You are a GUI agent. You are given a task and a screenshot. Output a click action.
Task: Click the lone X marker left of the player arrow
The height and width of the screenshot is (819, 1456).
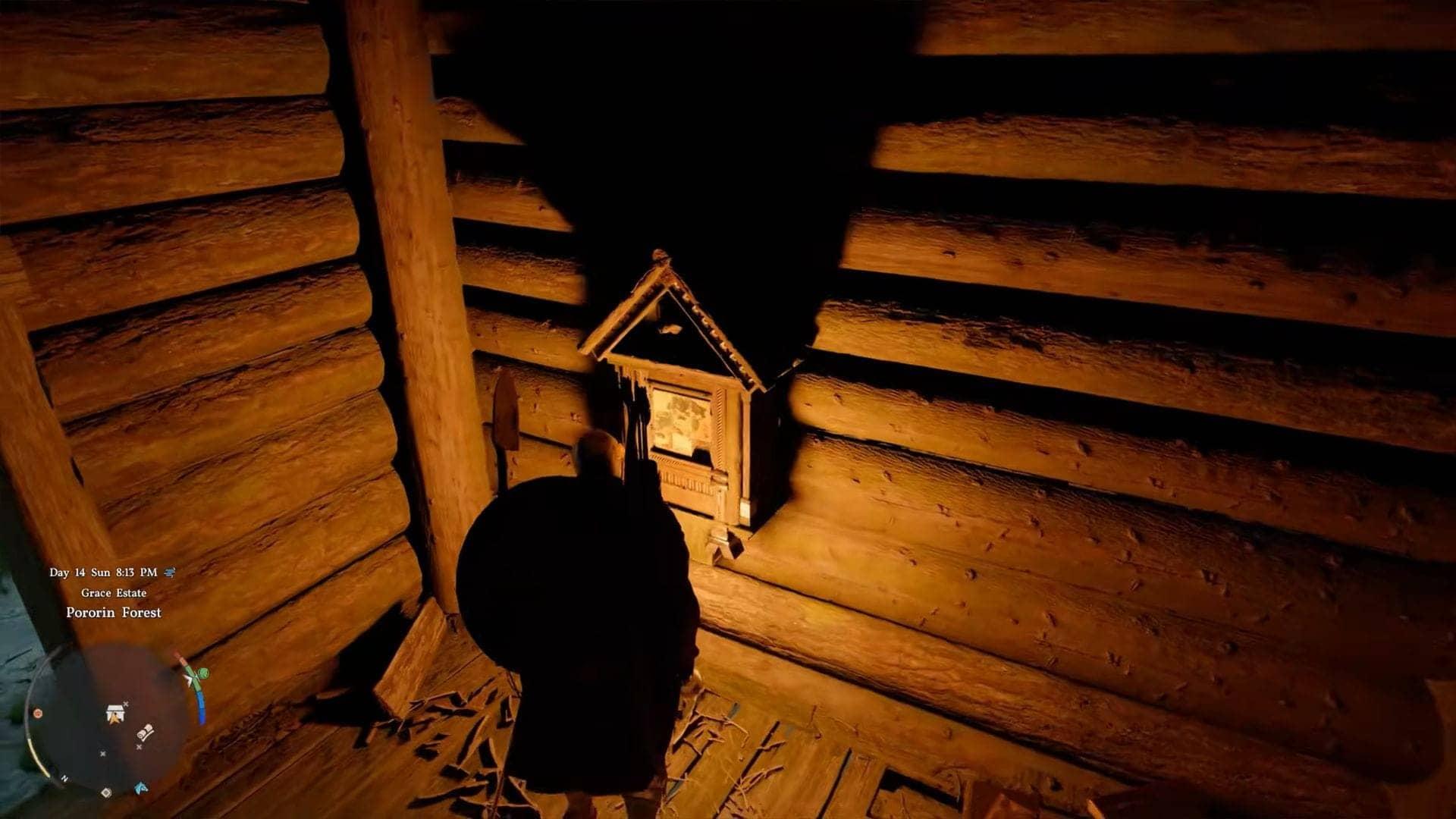[102, 754]
